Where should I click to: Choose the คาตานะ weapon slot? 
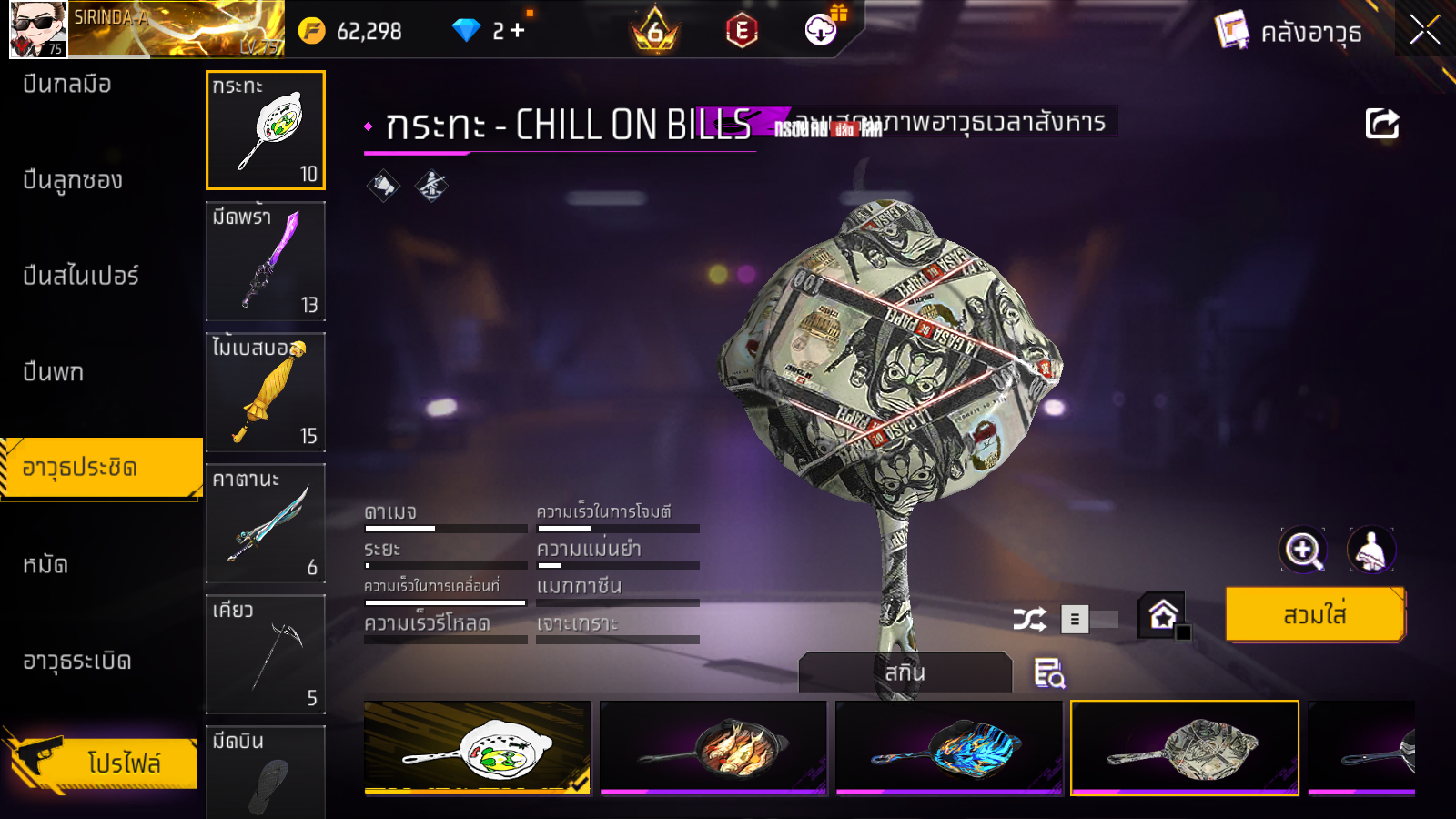point(266,523)
